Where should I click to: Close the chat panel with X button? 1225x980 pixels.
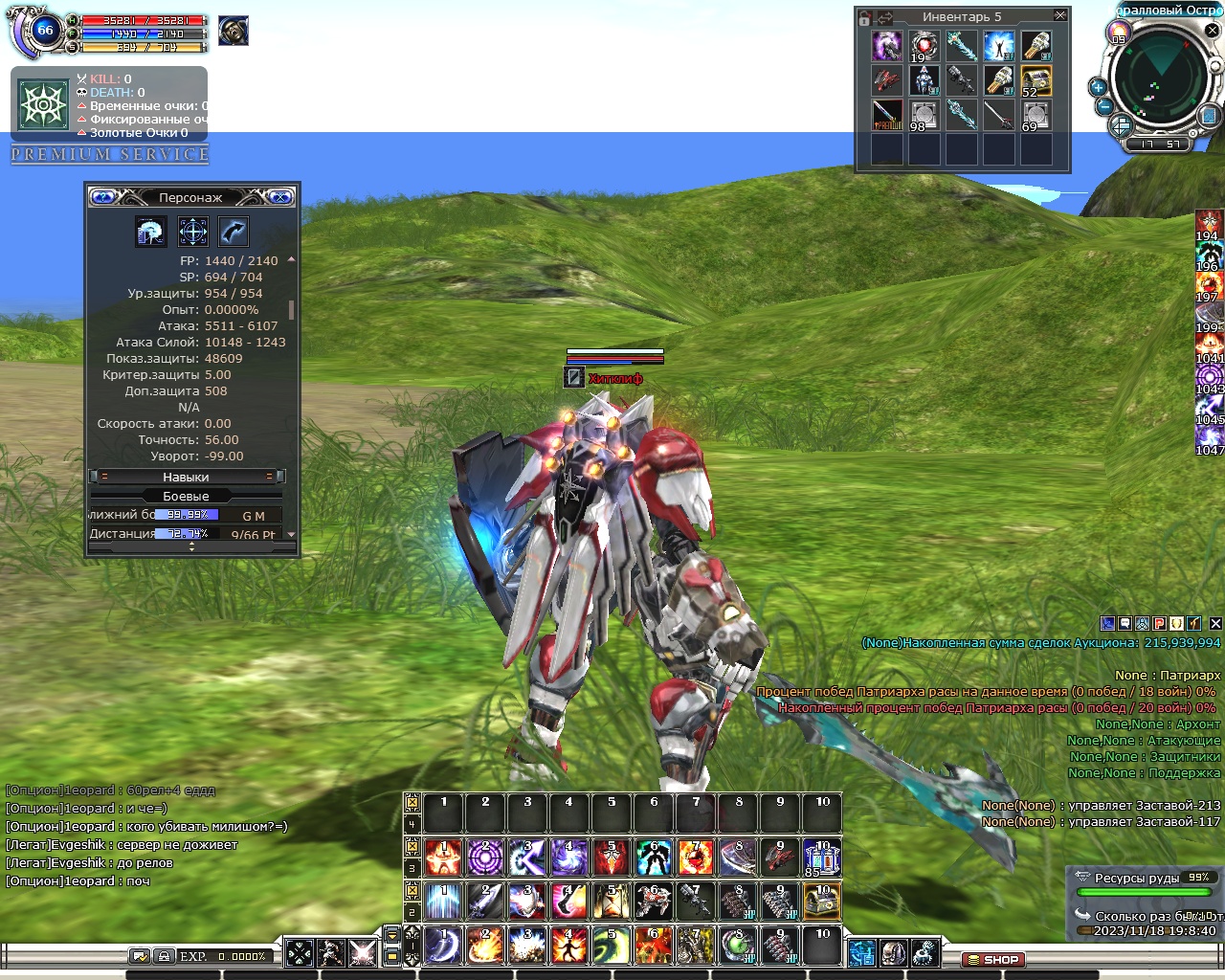(x=1215, y=624)
